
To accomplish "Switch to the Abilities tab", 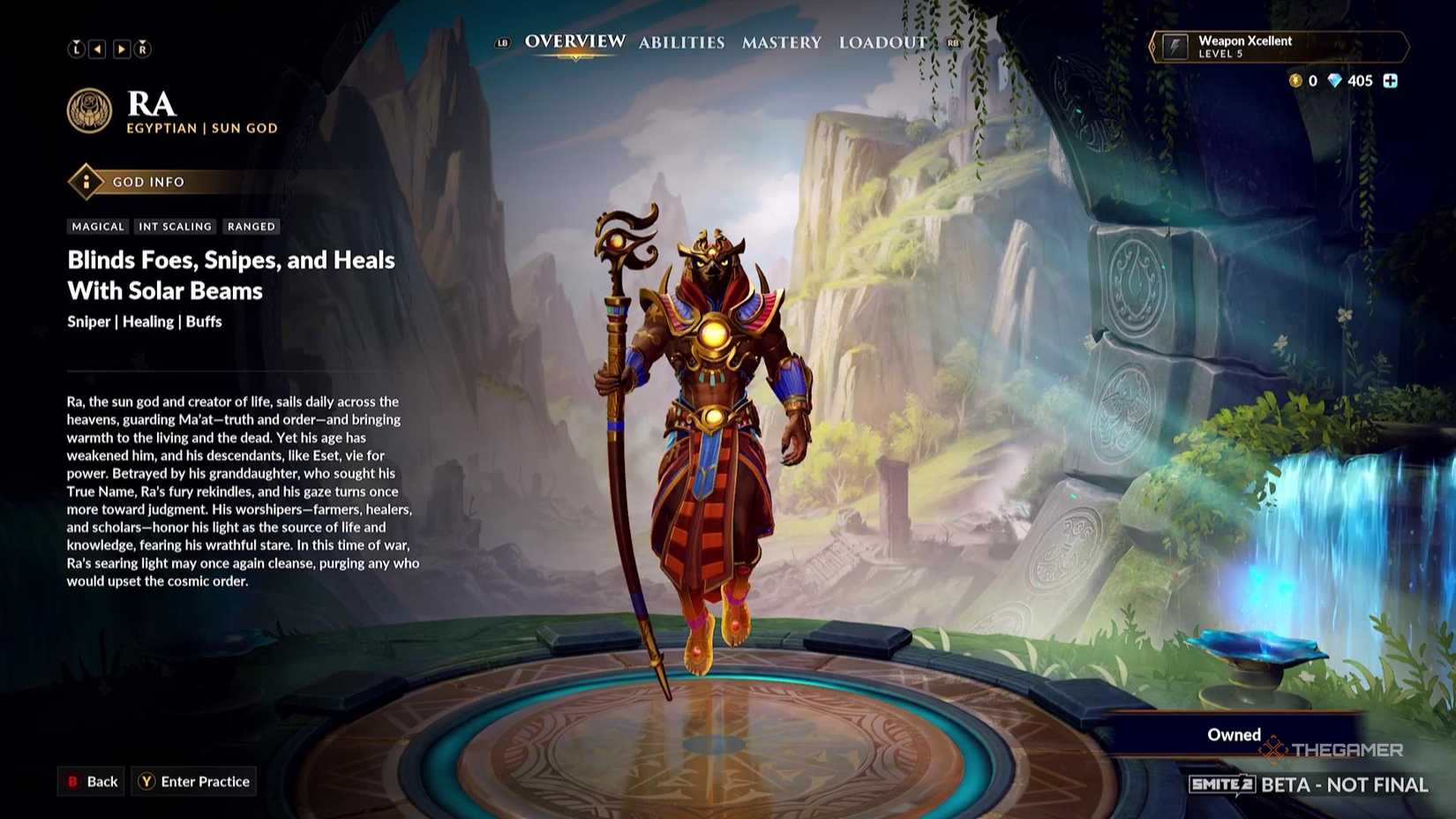I will tap(682, 41).
